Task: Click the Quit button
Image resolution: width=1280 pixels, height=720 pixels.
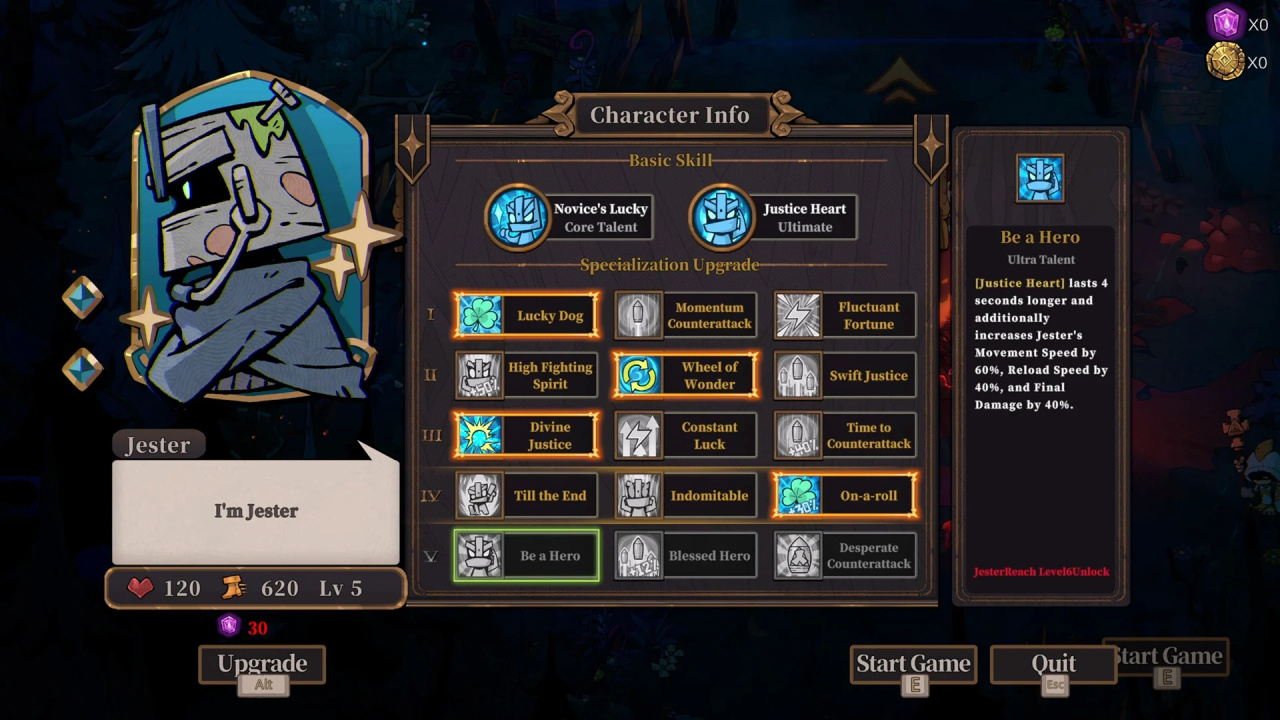Action: [x=1053, y=664]
